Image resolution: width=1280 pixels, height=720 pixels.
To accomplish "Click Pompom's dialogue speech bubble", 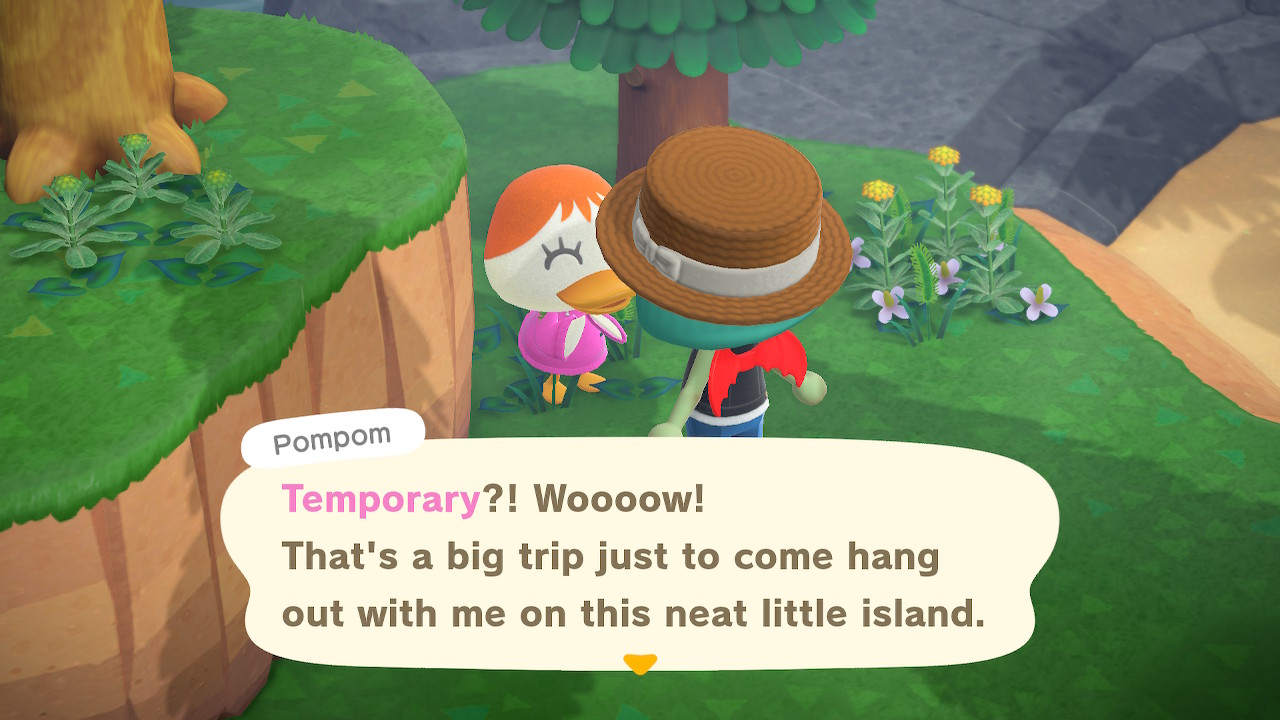I will tap(640, 555).
